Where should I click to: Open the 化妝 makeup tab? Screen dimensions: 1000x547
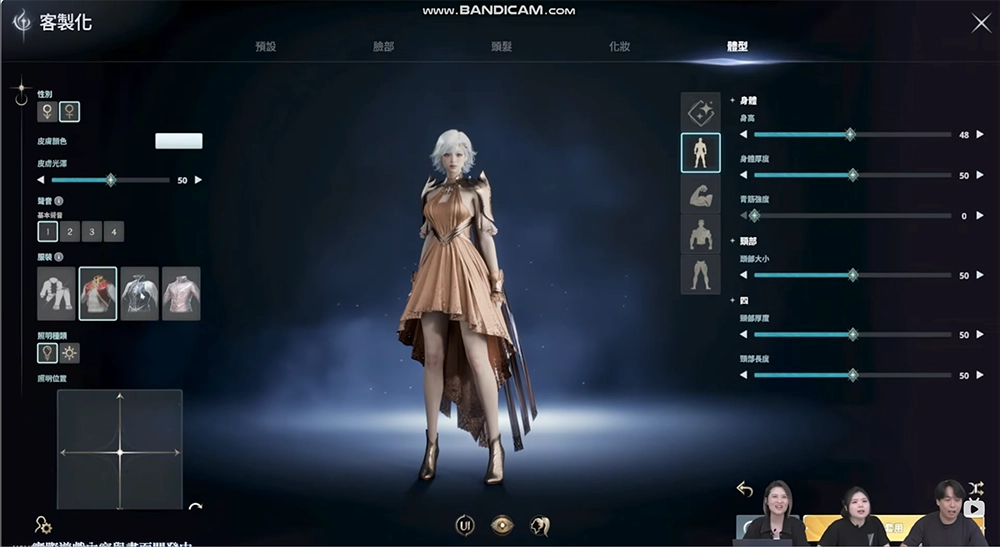click(x=620, y=47)
